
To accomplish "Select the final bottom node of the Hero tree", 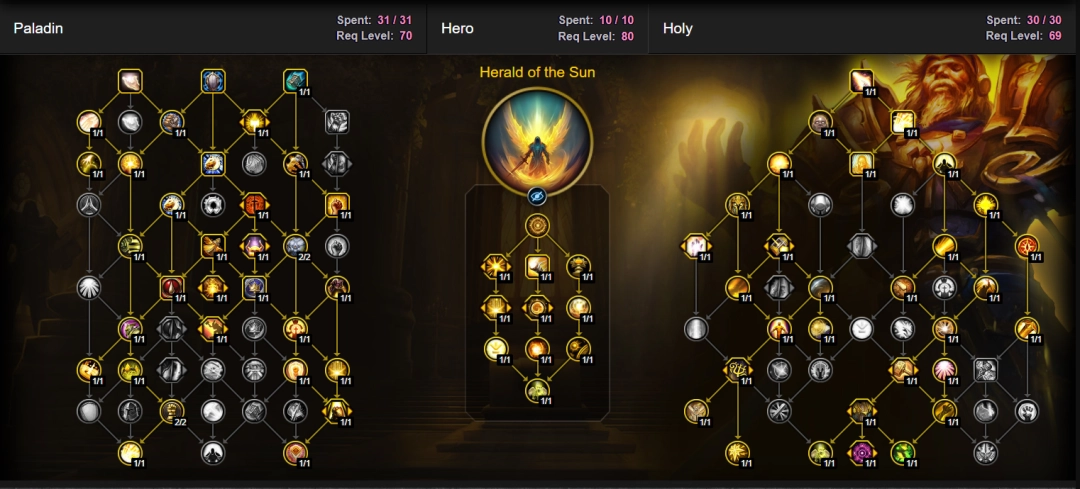I will 538,391.
